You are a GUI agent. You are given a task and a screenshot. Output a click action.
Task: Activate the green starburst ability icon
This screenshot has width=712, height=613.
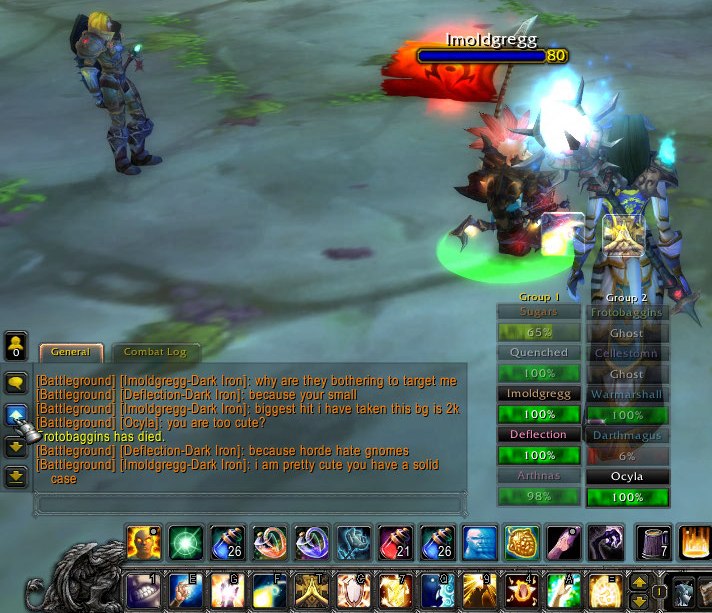186,542
